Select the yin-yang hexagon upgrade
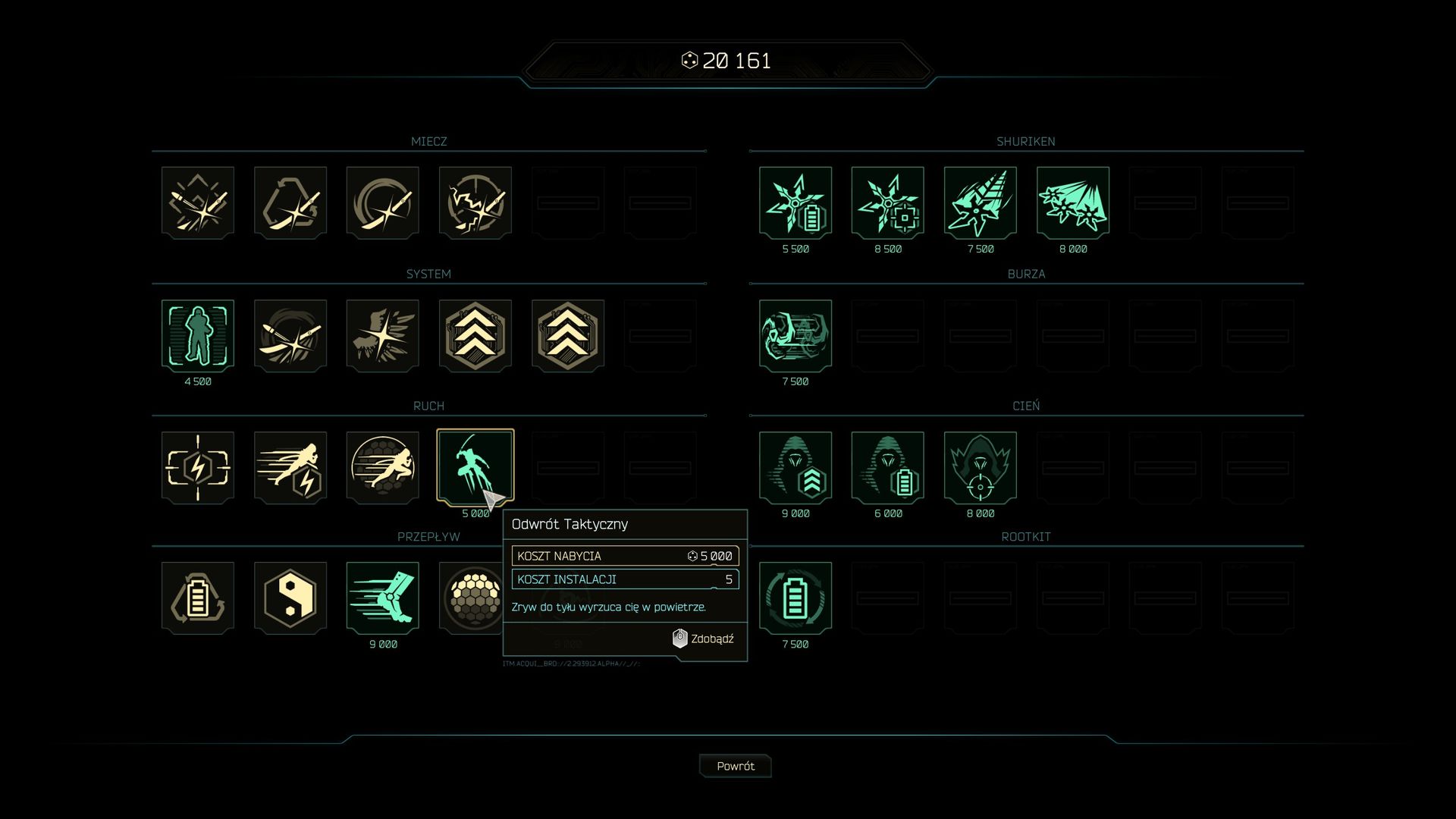Viewport: 1456px width, 819px height. (290, 598)
